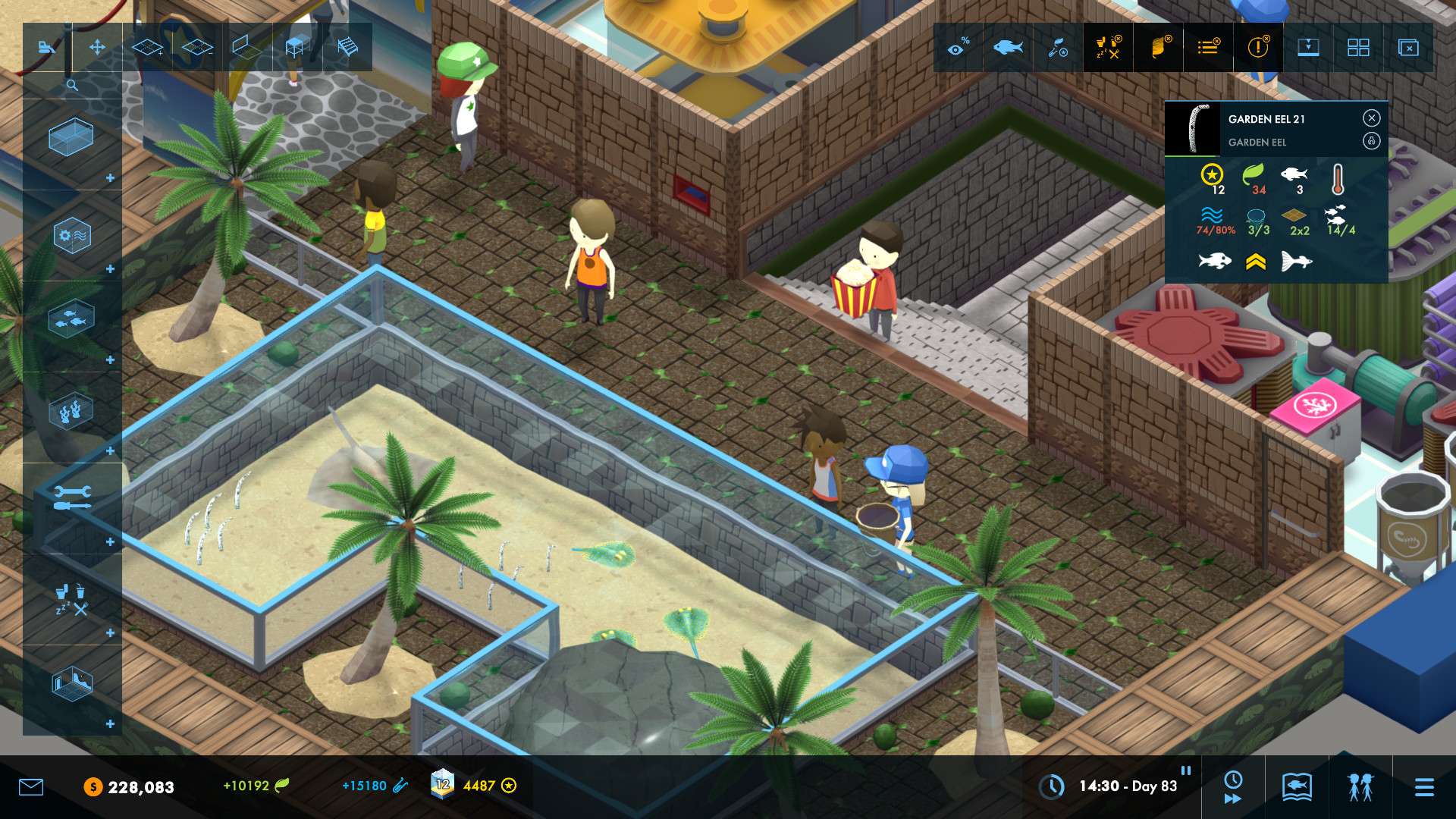Screen dimensions: 1456x819
Task: Activate the four-arrow move tool
Action: pos(97,47)
